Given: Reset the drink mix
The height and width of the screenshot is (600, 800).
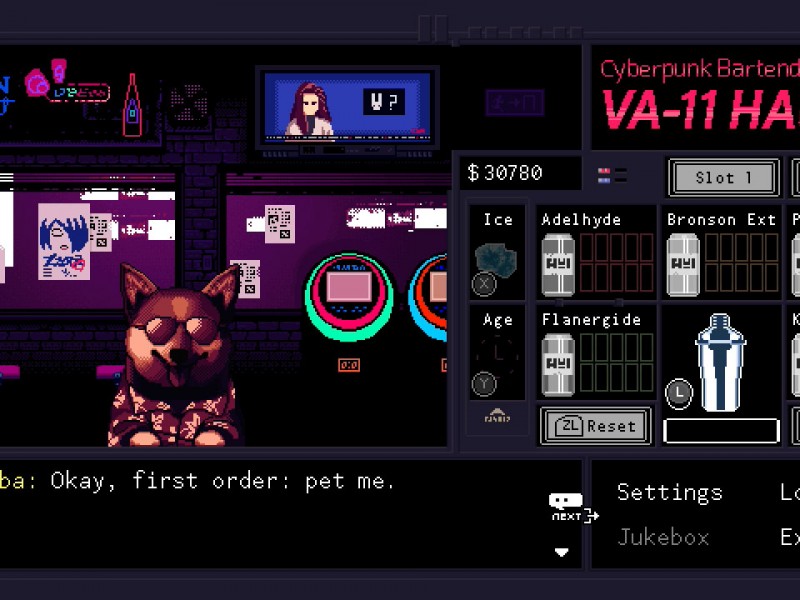Looking at the screenshot, I should click(596, 425).
